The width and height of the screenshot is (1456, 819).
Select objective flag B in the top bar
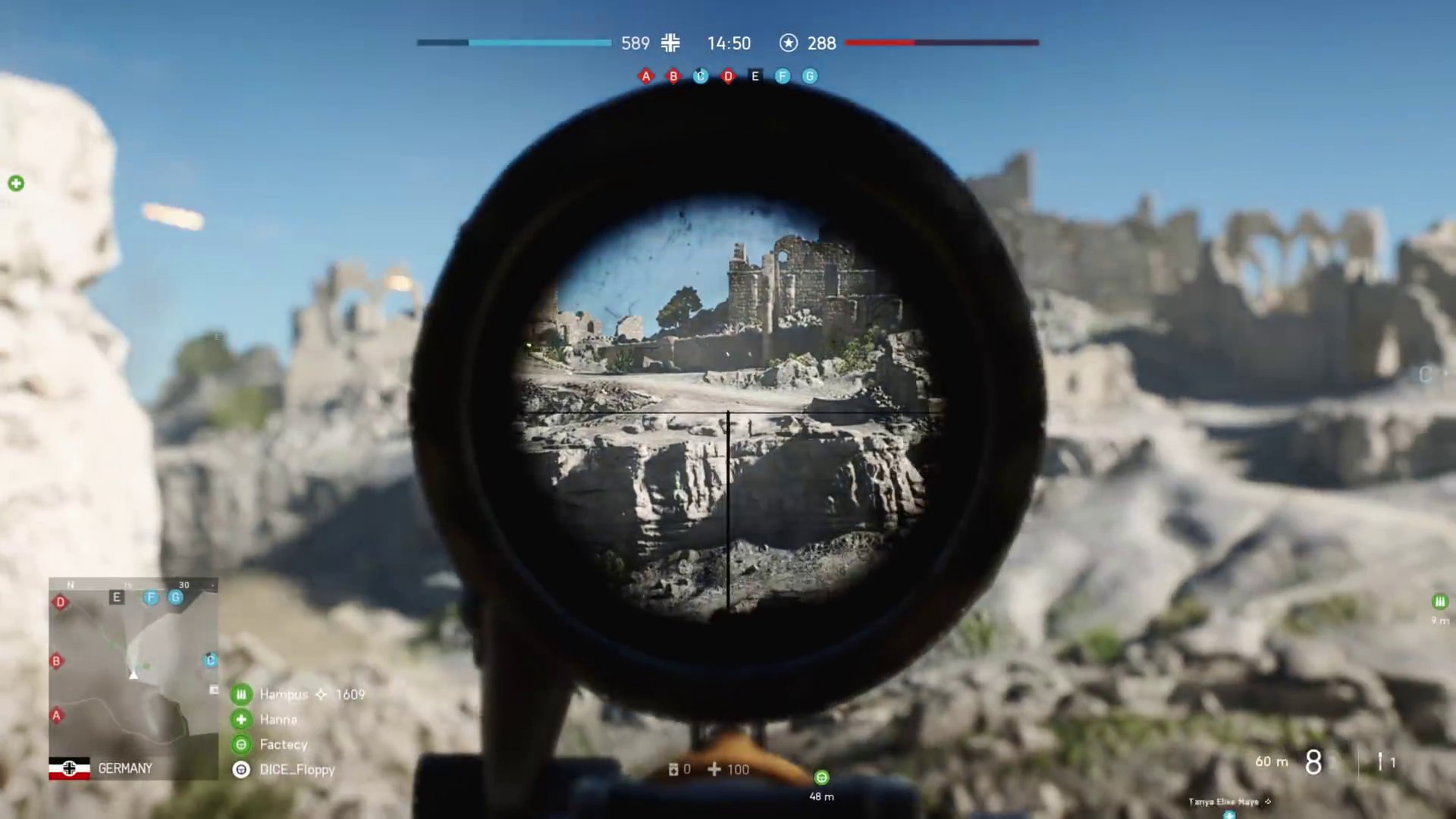click(673, 76)
